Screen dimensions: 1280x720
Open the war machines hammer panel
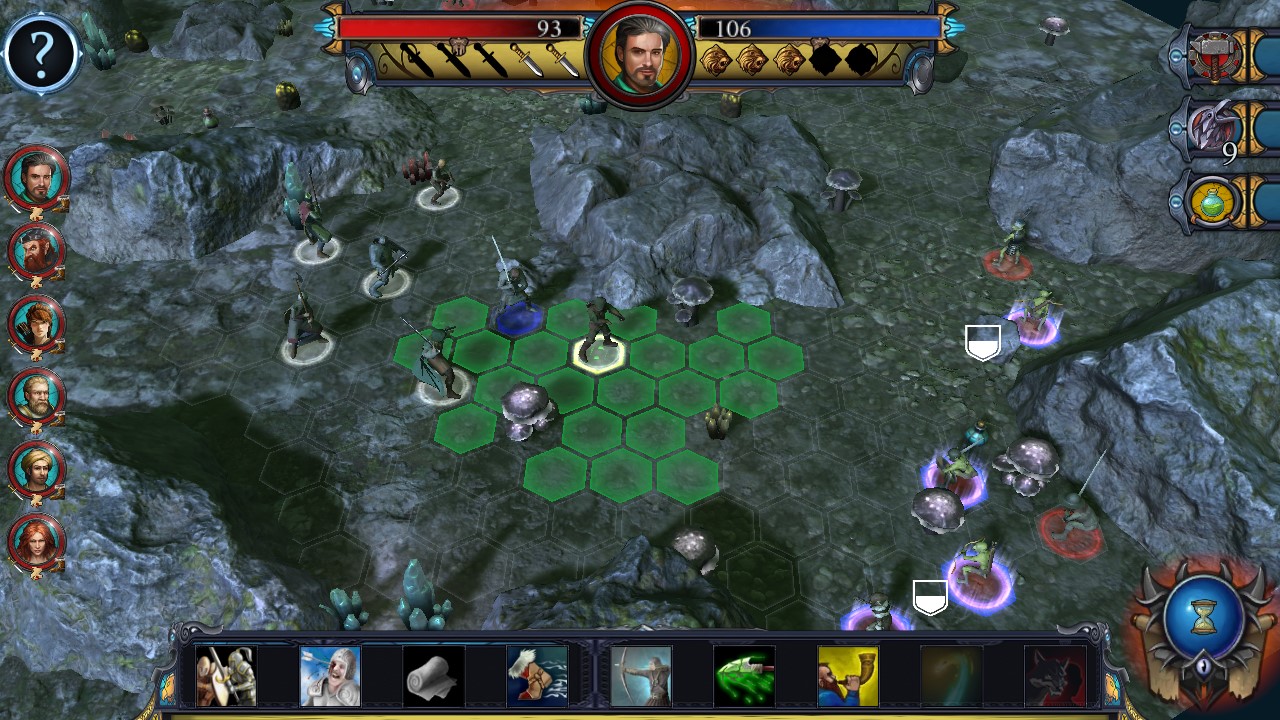click(x=1213, y=55)
